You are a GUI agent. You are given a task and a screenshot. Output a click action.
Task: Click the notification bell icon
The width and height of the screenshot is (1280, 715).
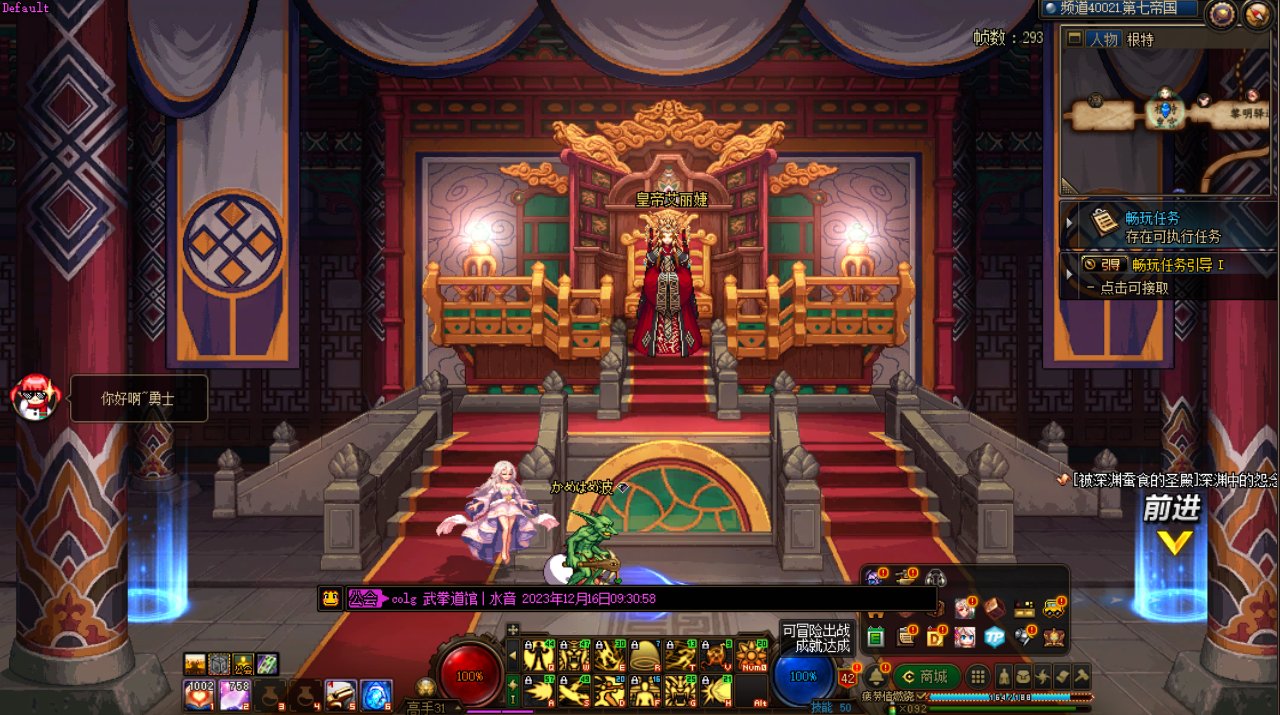[x=876, y=676]
